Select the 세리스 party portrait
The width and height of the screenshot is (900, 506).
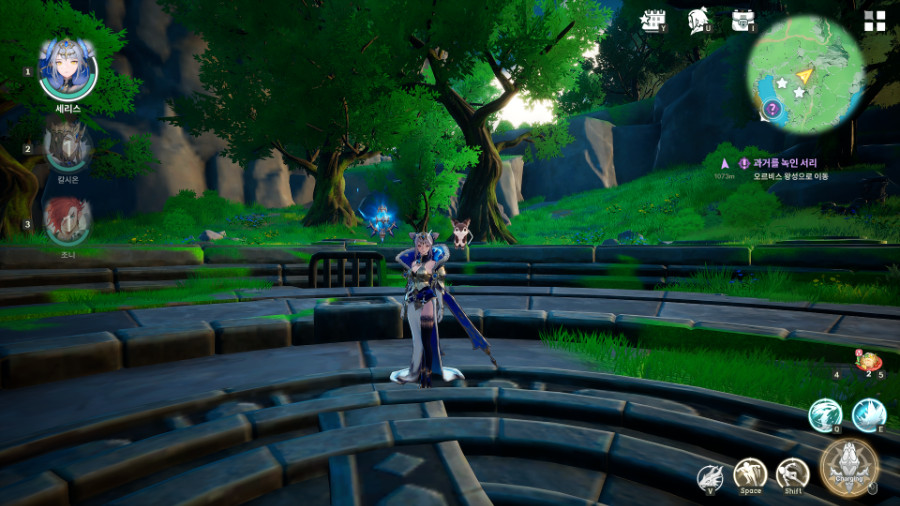click(67, 70)
